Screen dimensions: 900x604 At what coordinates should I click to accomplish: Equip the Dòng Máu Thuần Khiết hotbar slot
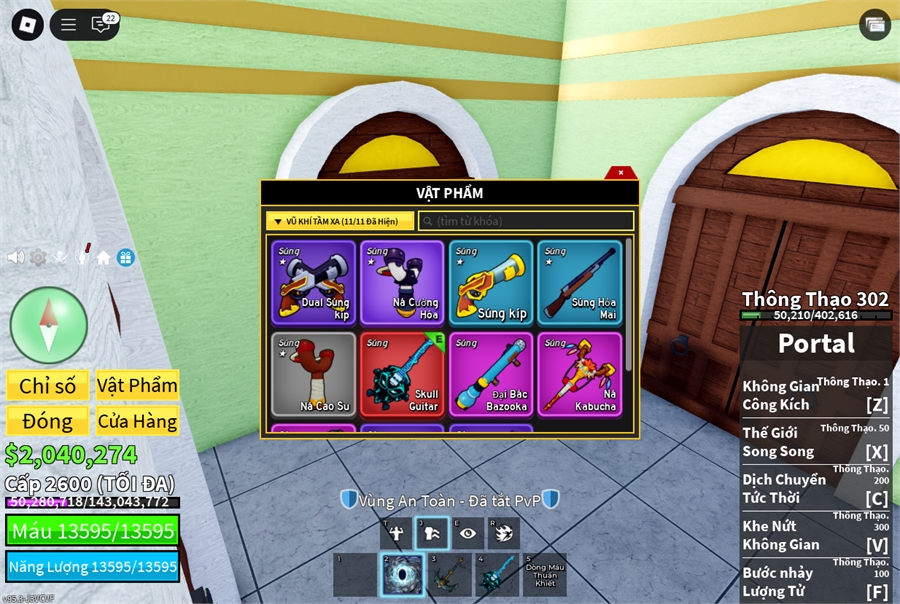pos(544,575)
